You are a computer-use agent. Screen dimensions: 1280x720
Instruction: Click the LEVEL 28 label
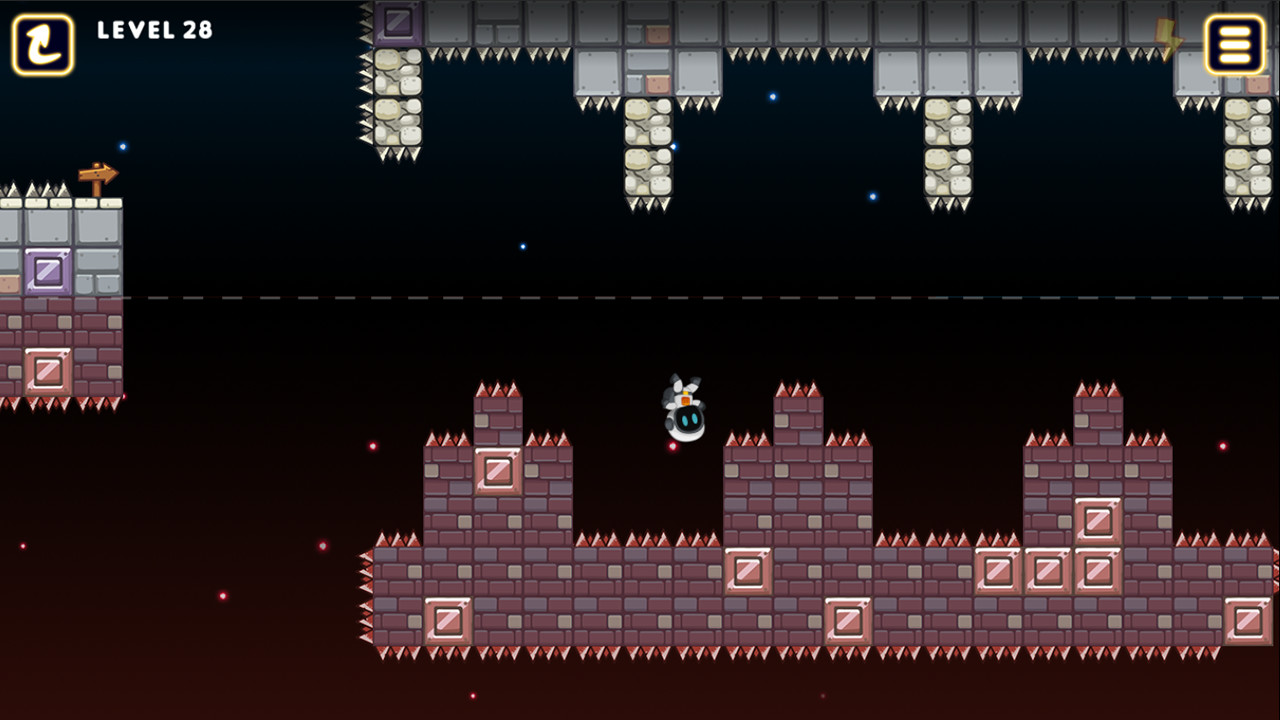coord(155,30)
